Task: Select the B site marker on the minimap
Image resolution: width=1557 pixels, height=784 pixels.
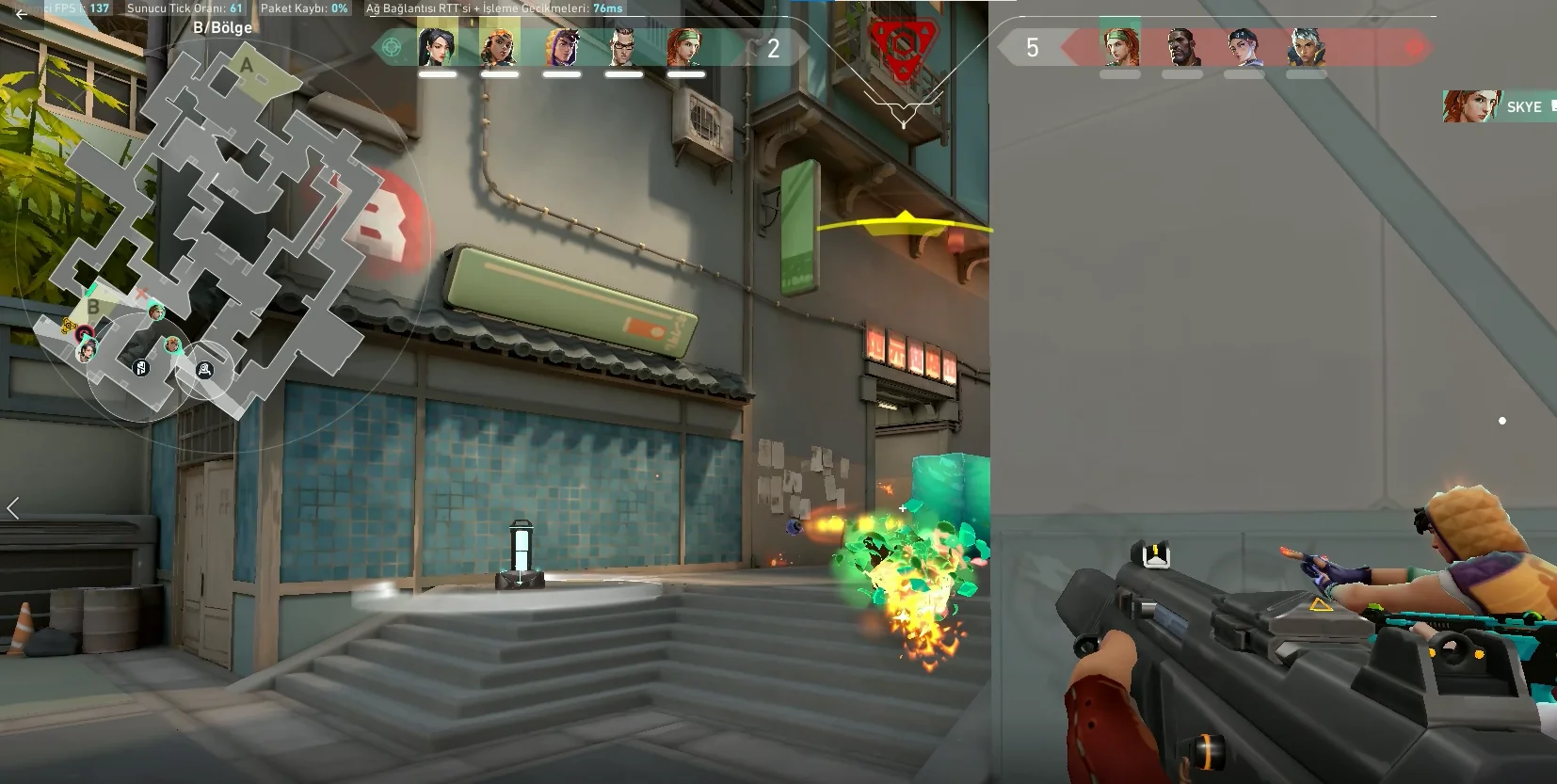Action: coord(93,307)
